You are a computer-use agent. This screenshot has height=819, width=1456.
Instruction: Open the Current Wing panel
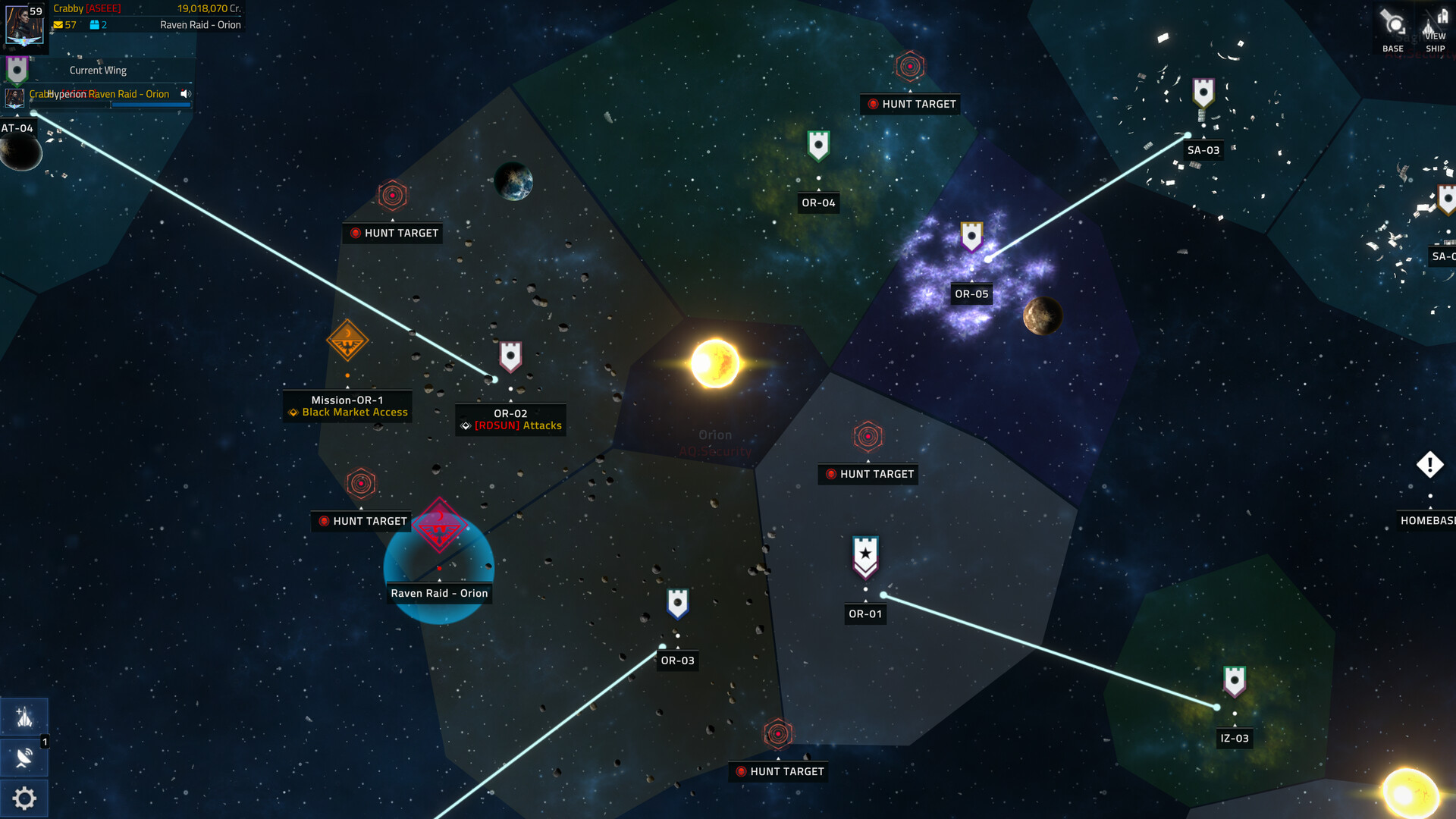(x=97, y=70)
